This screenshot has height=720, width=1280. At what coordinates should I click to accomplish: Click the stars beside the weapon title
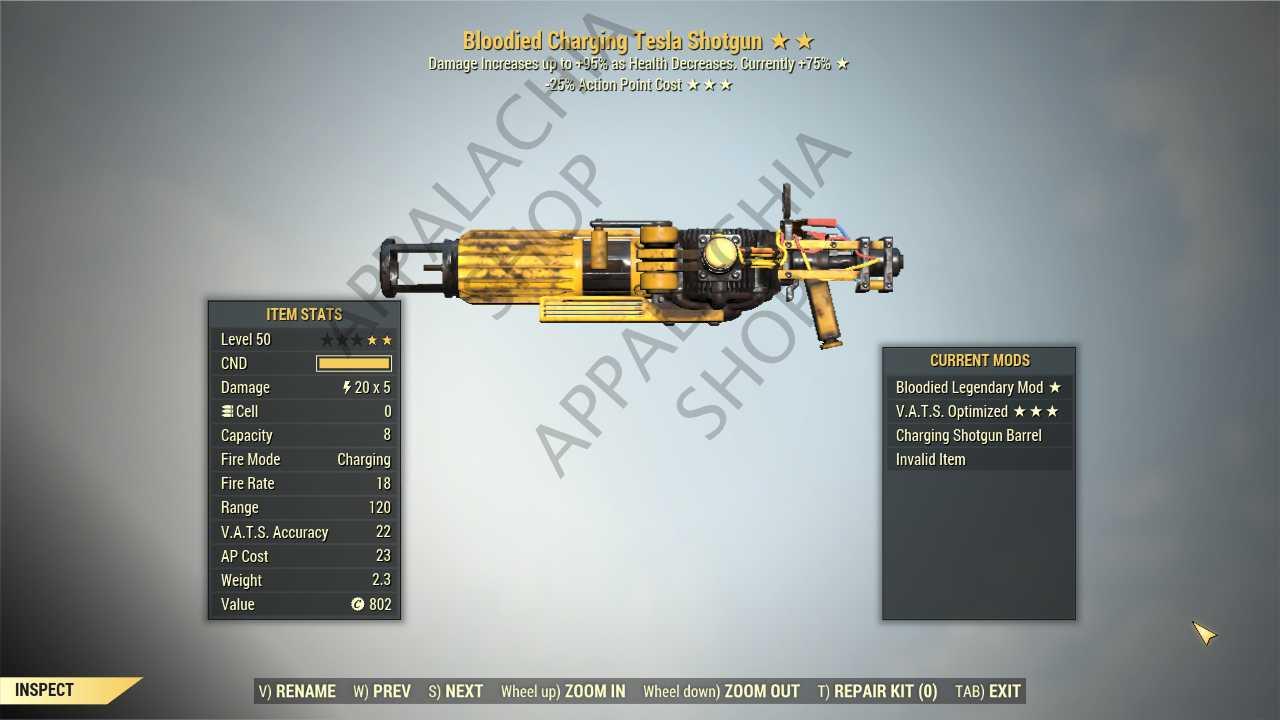[794, 41]
